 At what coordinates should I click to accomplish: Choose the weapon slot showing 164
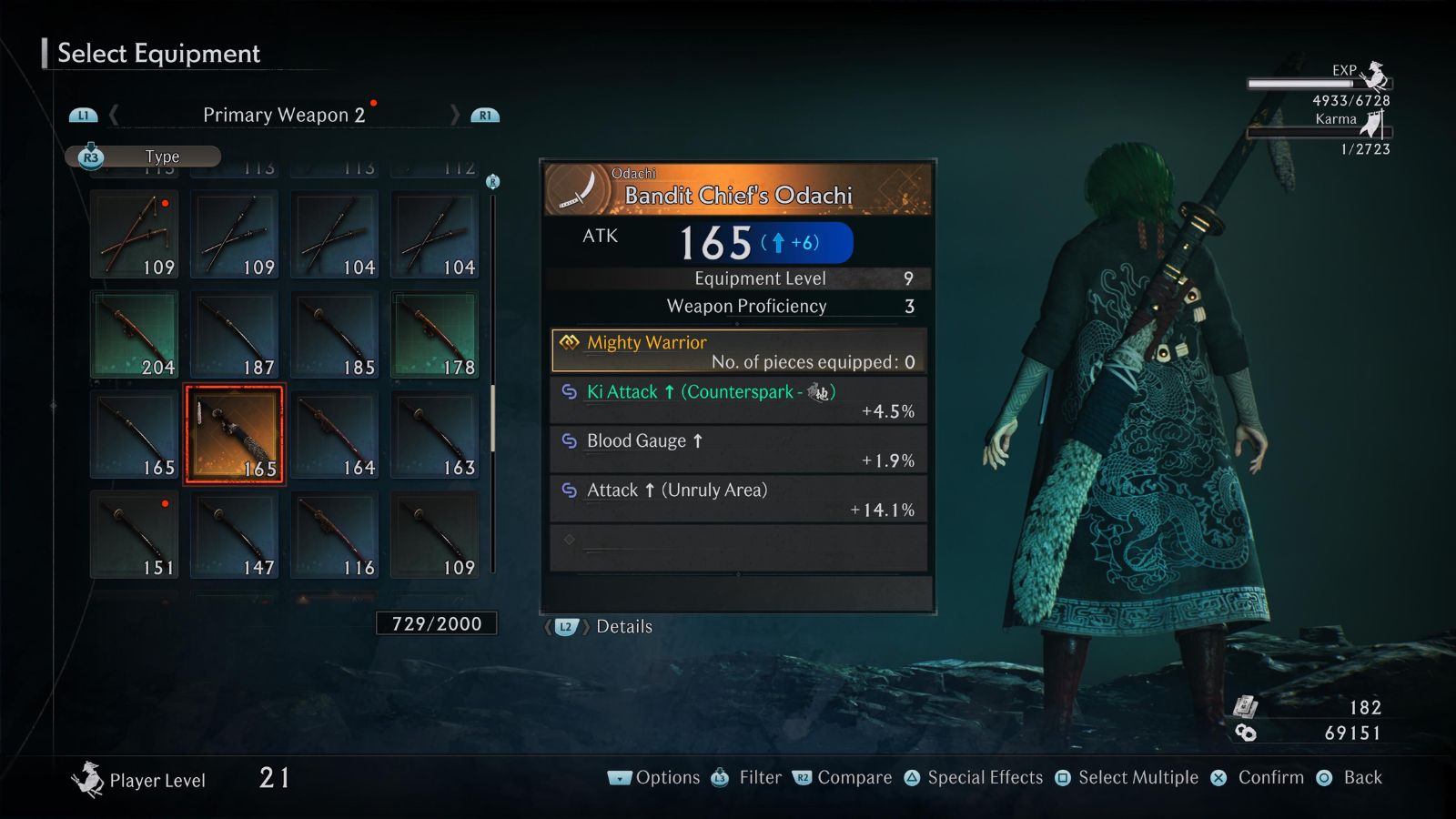[x=335, y=434]
